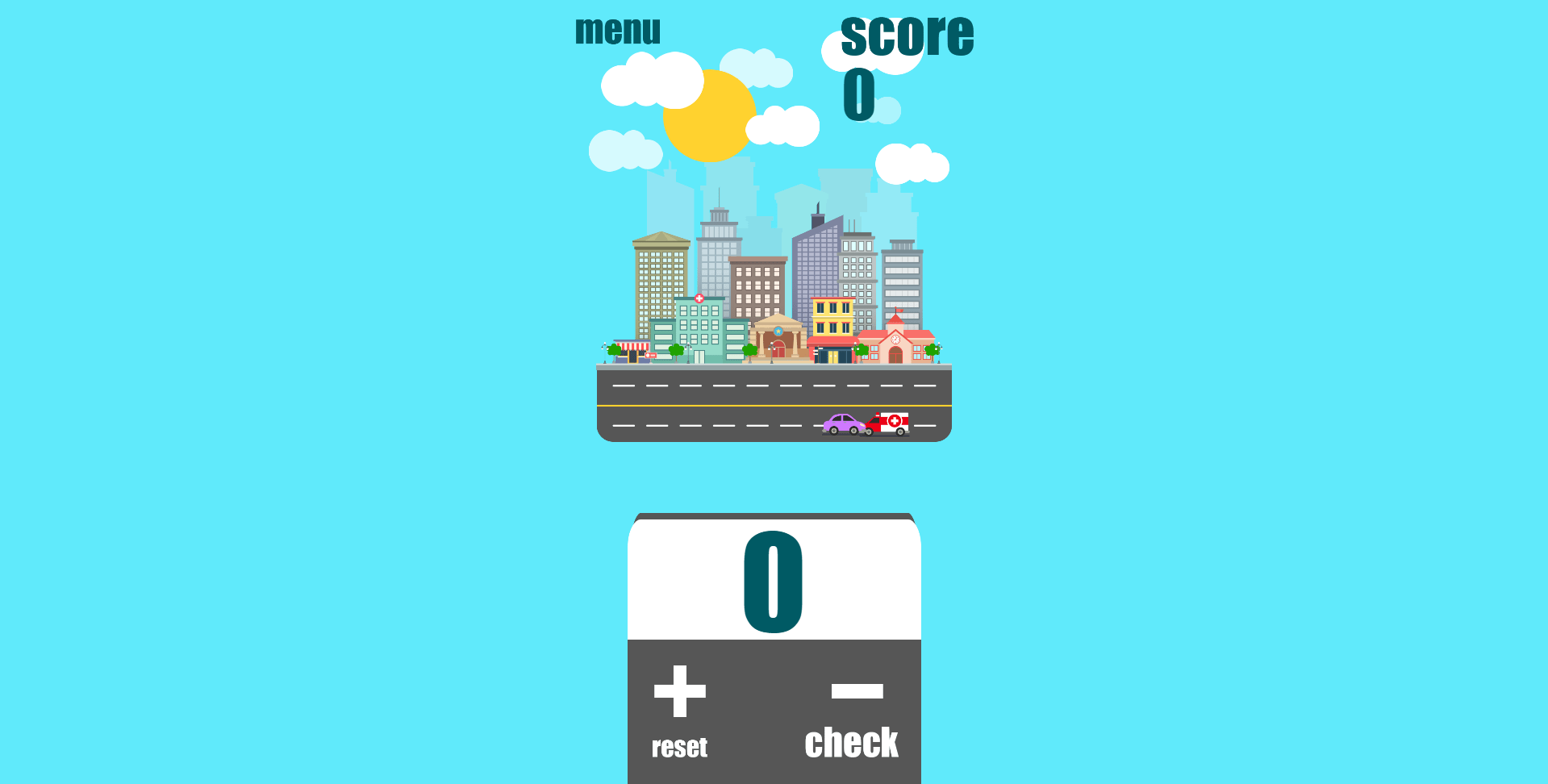Tap the reset button
The height and width of the screenshot is (784, 1548).
tap(678, 745)
